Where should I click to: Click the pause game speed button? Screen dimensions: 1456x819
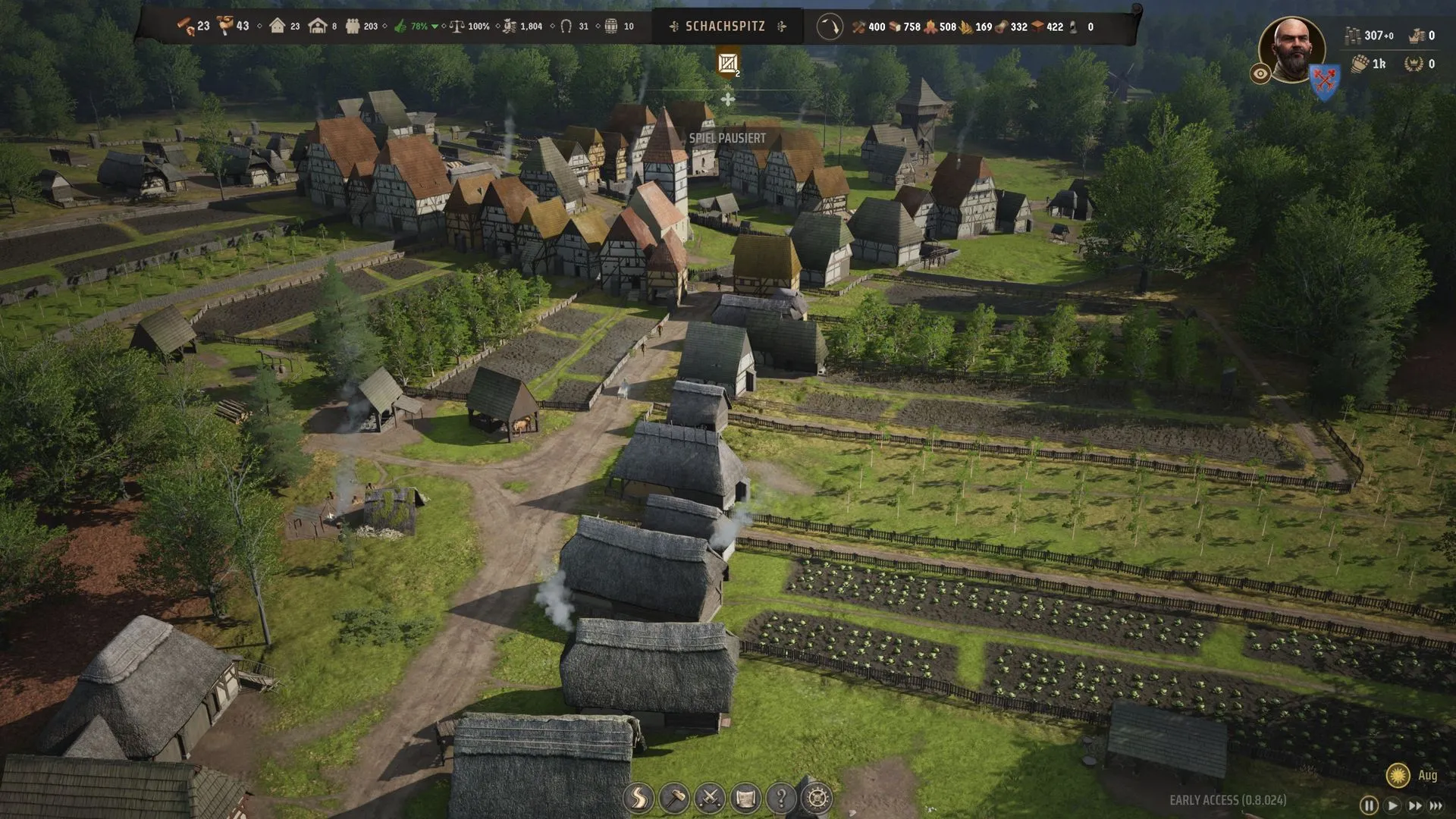pyautogui.click(x=1369, y=805)
